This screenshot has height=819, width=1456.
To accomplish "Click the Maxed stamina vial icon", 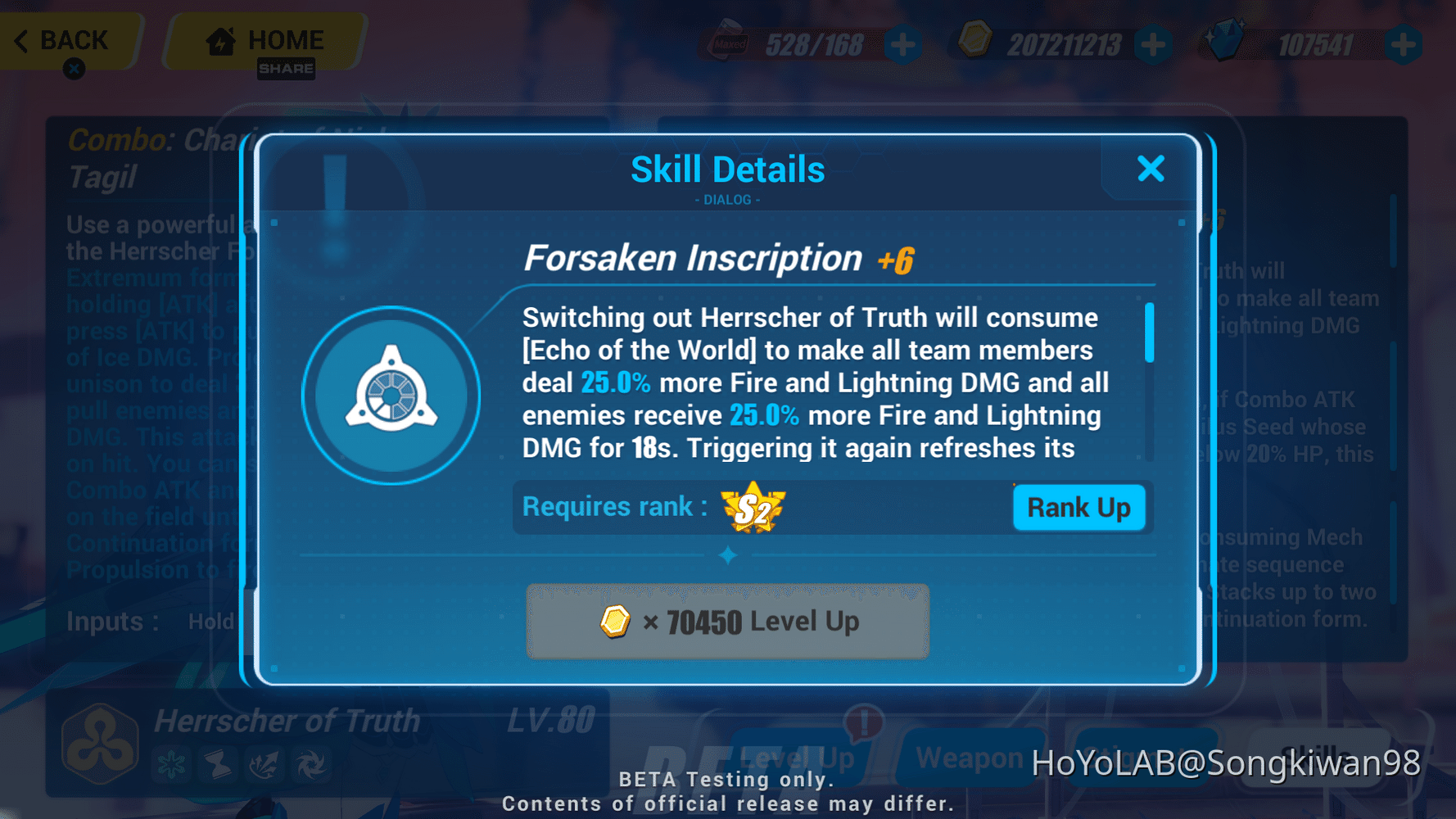I will coord(727,39).
